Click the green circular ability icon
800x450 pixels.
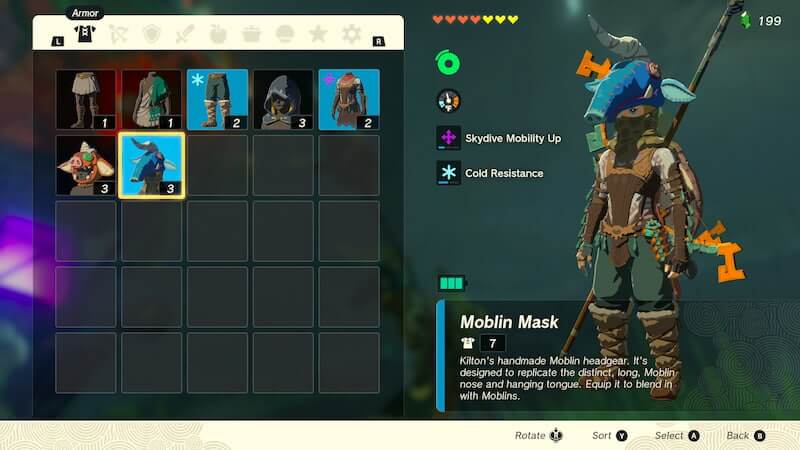[x=448, y=63]
